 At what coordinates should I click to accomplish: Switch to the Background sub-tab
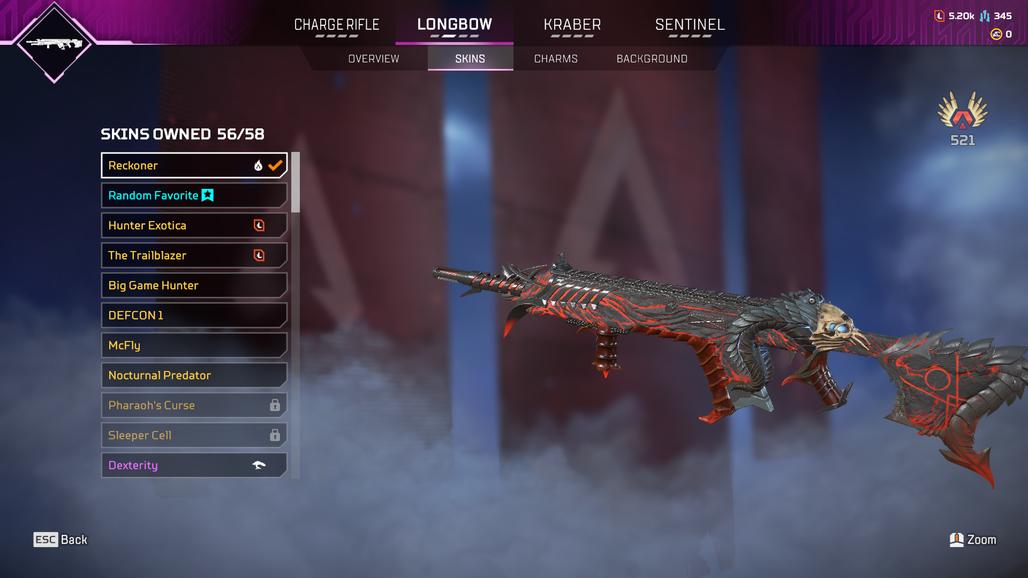652,59
